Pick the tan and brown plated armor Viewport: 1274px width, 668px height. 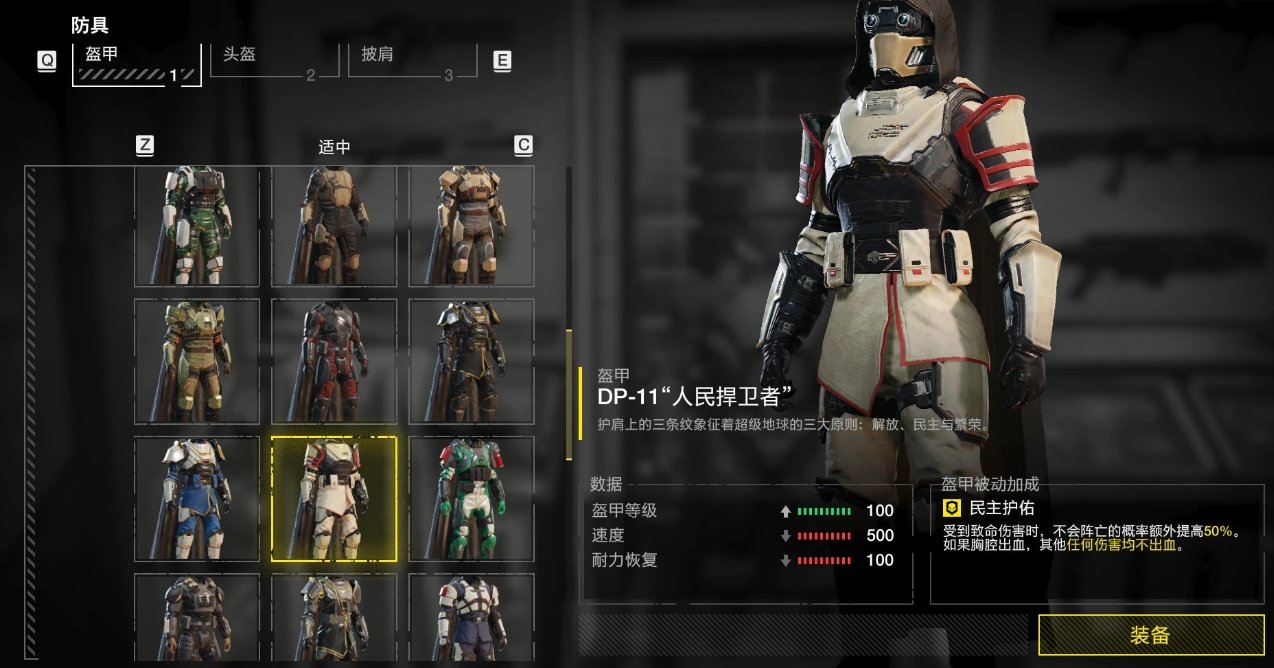[x=471, y=227]
